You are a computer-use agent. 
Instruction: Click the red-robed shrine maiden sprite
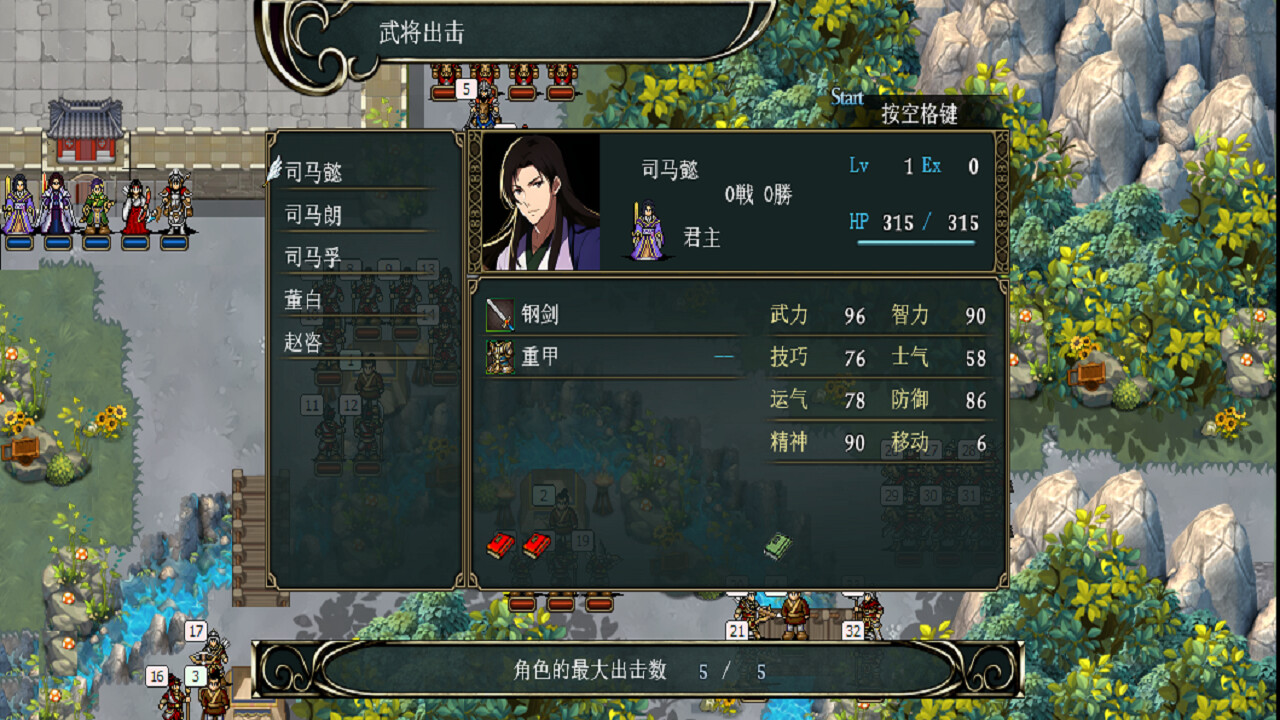135,208
